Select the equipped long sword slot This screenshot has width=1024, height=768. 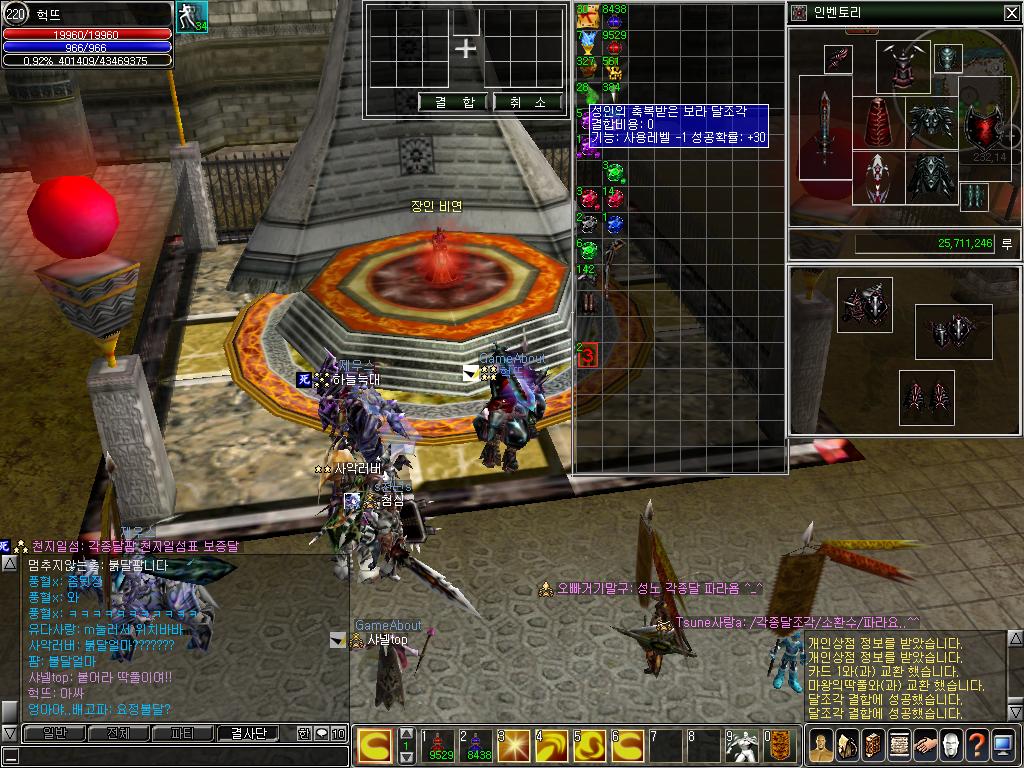[x=824, y=128]
